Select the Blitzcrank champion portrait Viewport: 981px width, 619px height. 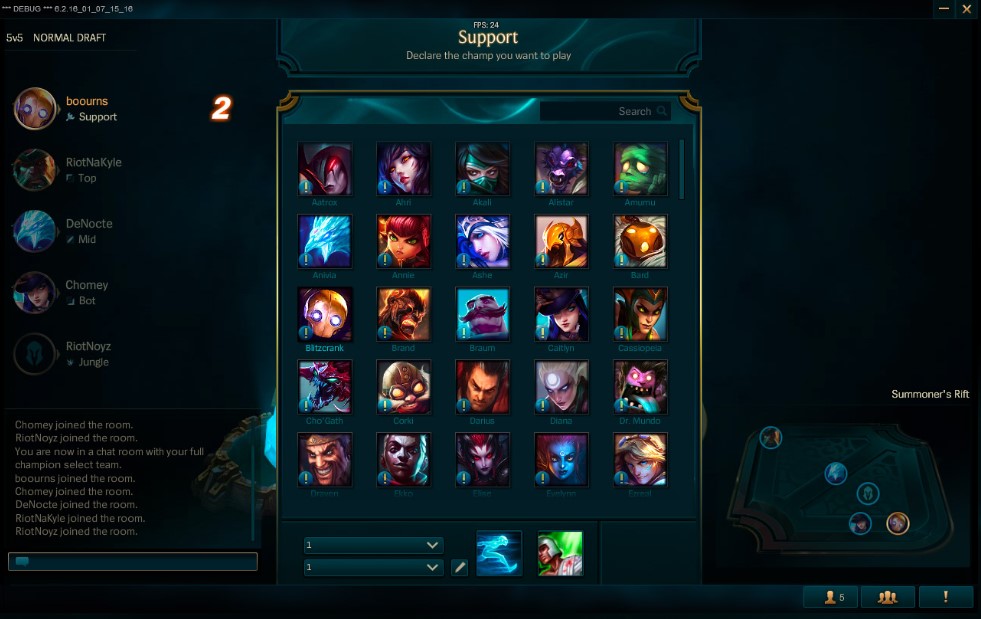(x=325, y=314)
